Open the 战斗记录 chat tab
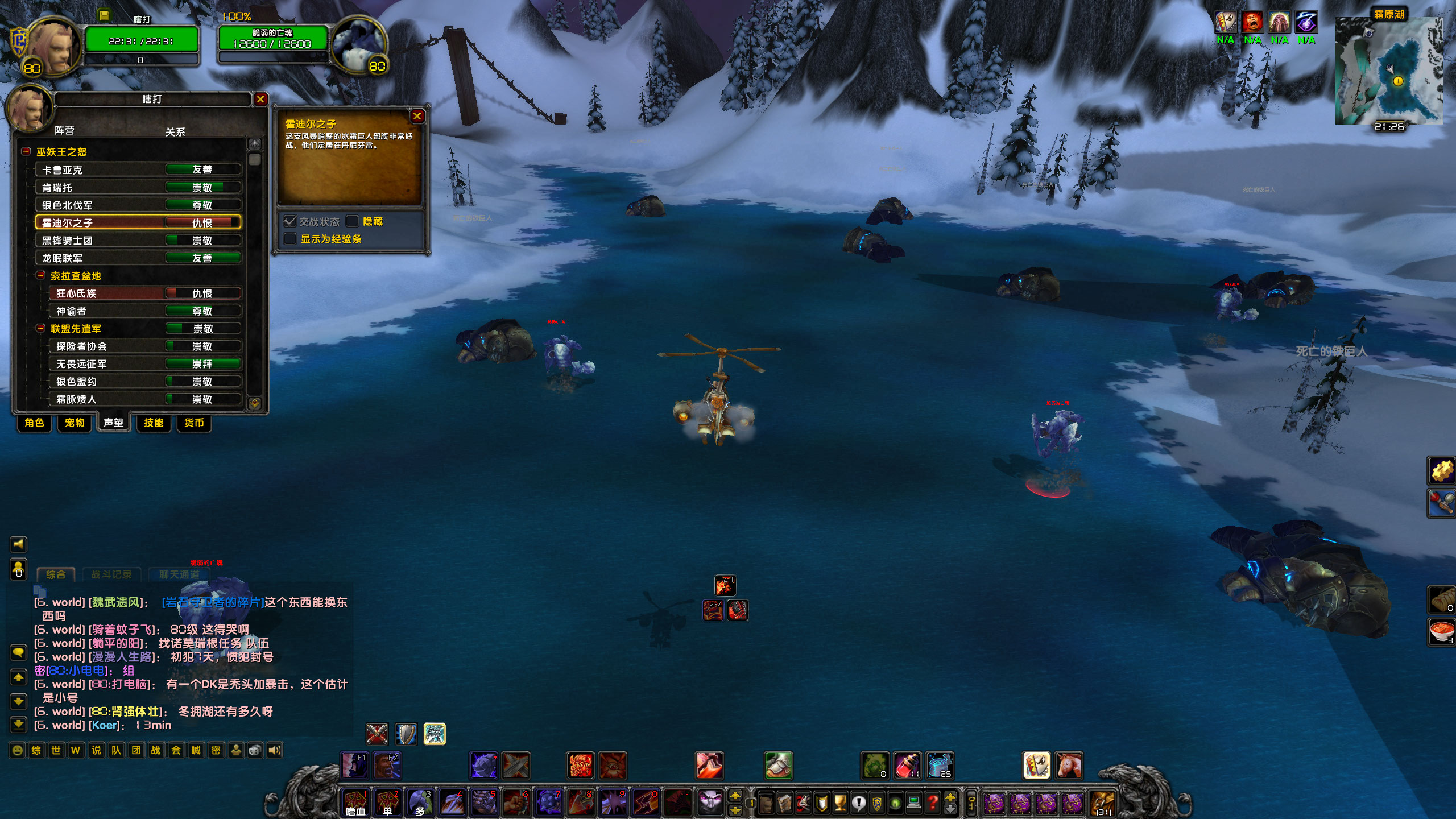This screenshot has height=819, width=1456. coord(113,574)
